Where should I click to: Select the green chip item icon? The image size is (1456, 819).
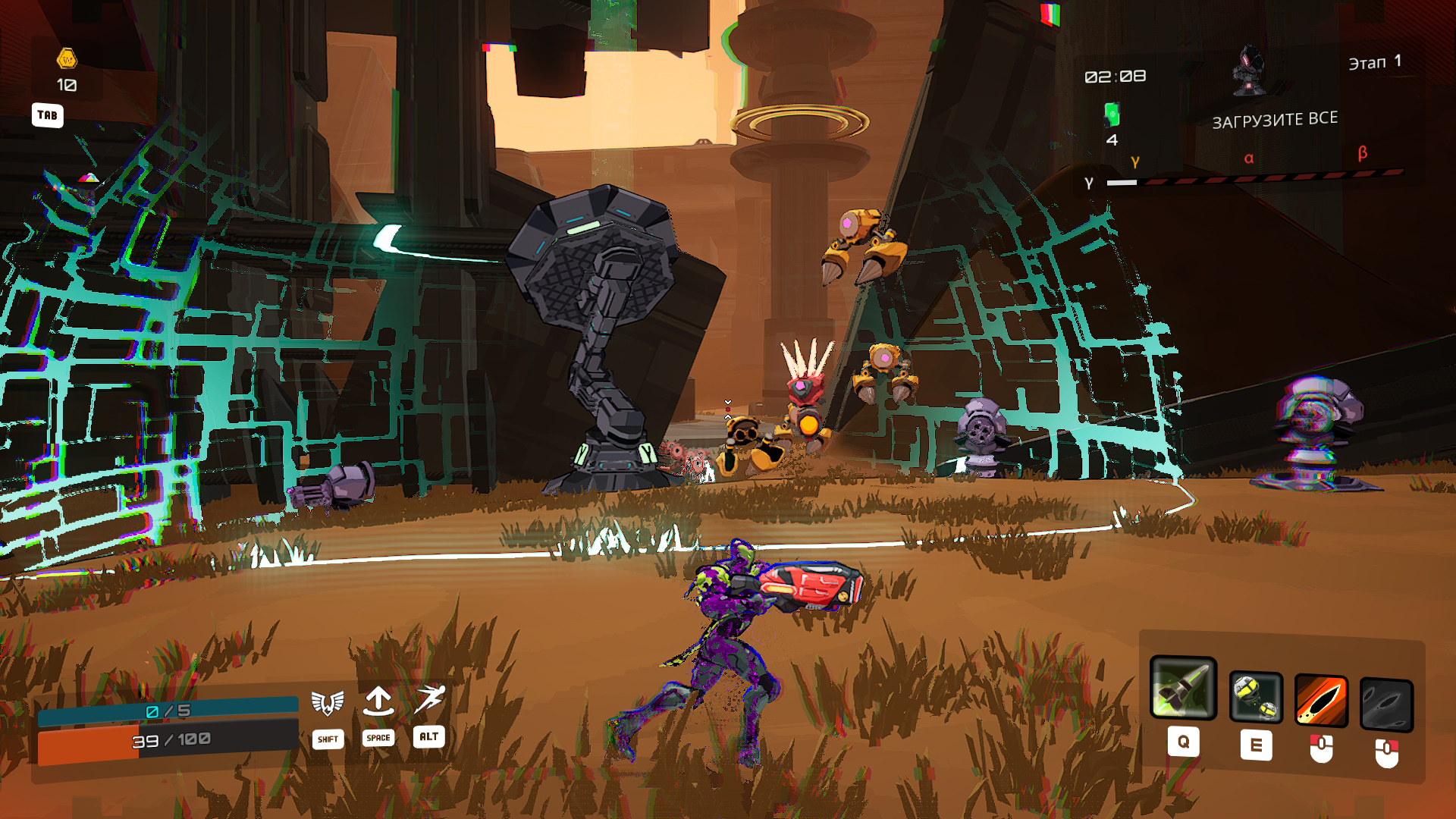(x=1112, y=115)
